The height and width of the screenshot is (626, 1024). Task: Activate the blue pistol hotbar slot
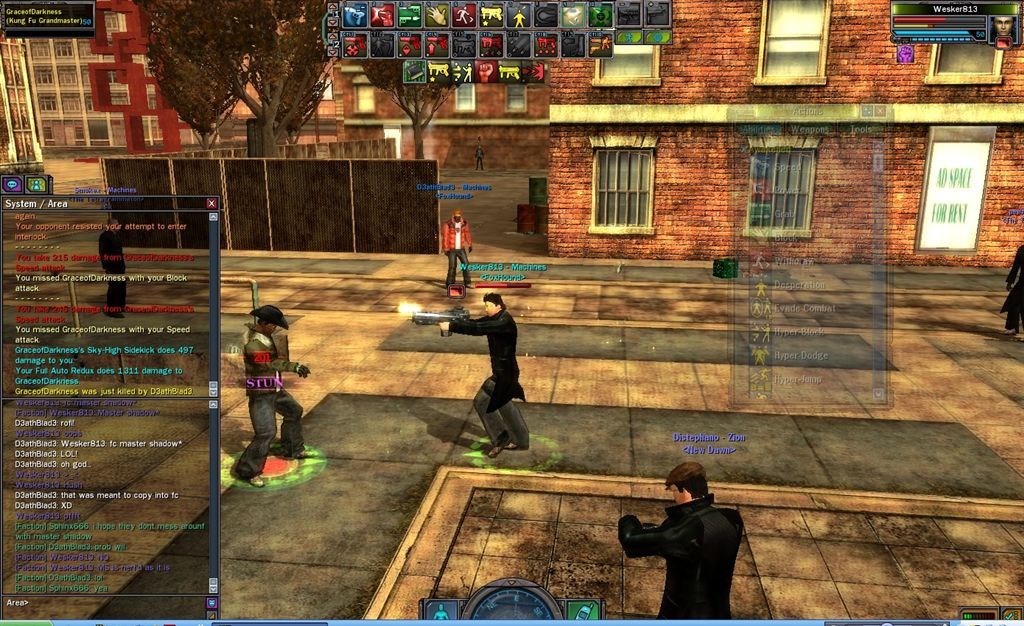tap(355, 15)
